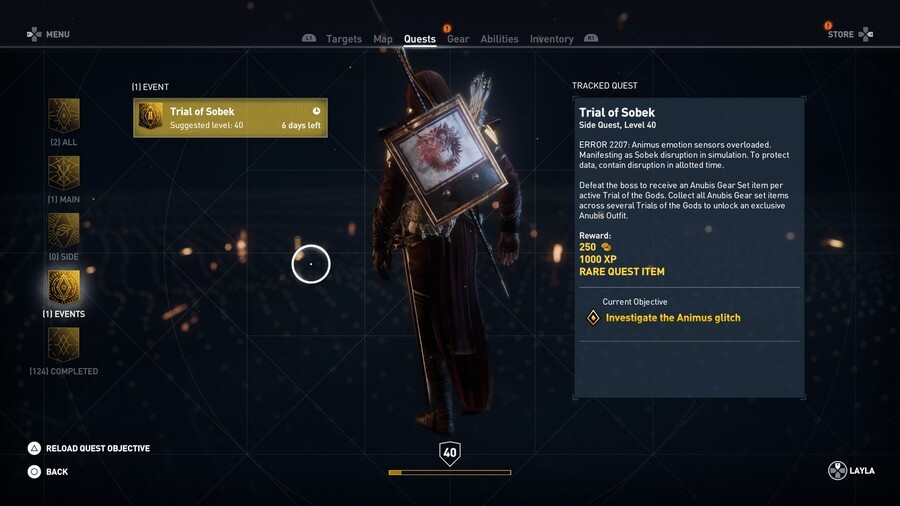Open the Store
The width and height of the screenshot is (900, 506).
849,34
